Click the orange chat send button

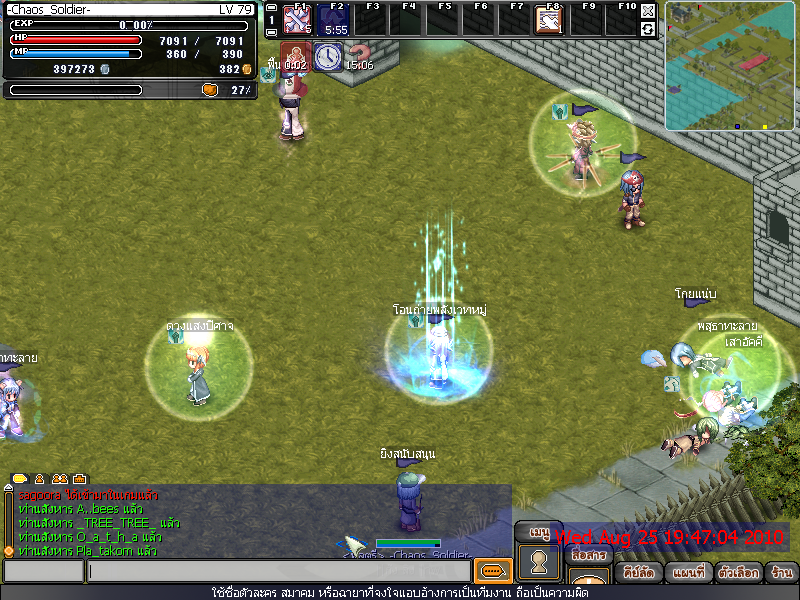click(x=492, y=571)
